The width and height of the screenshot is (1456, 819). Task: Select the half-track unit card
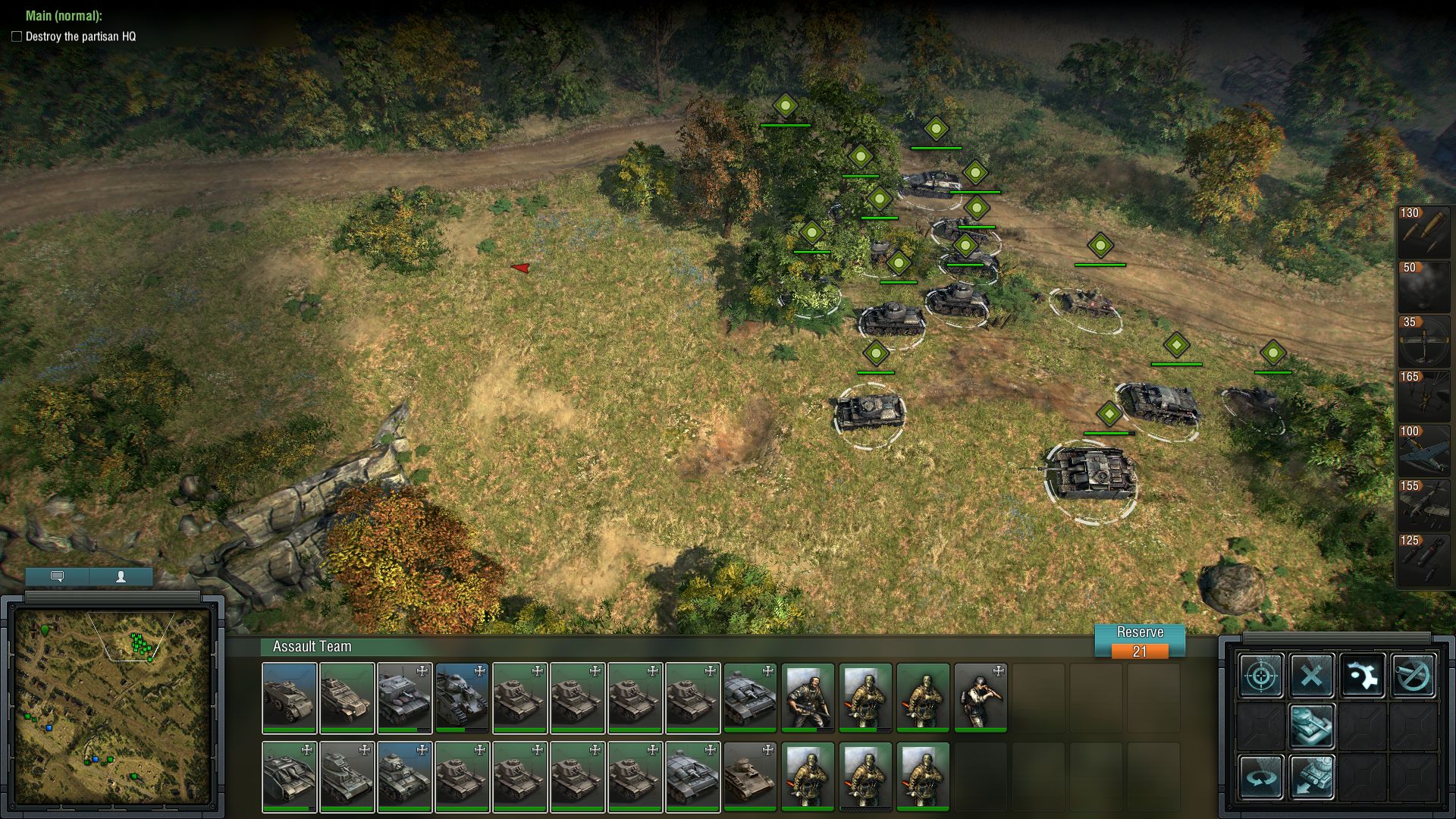coord(347,698)
